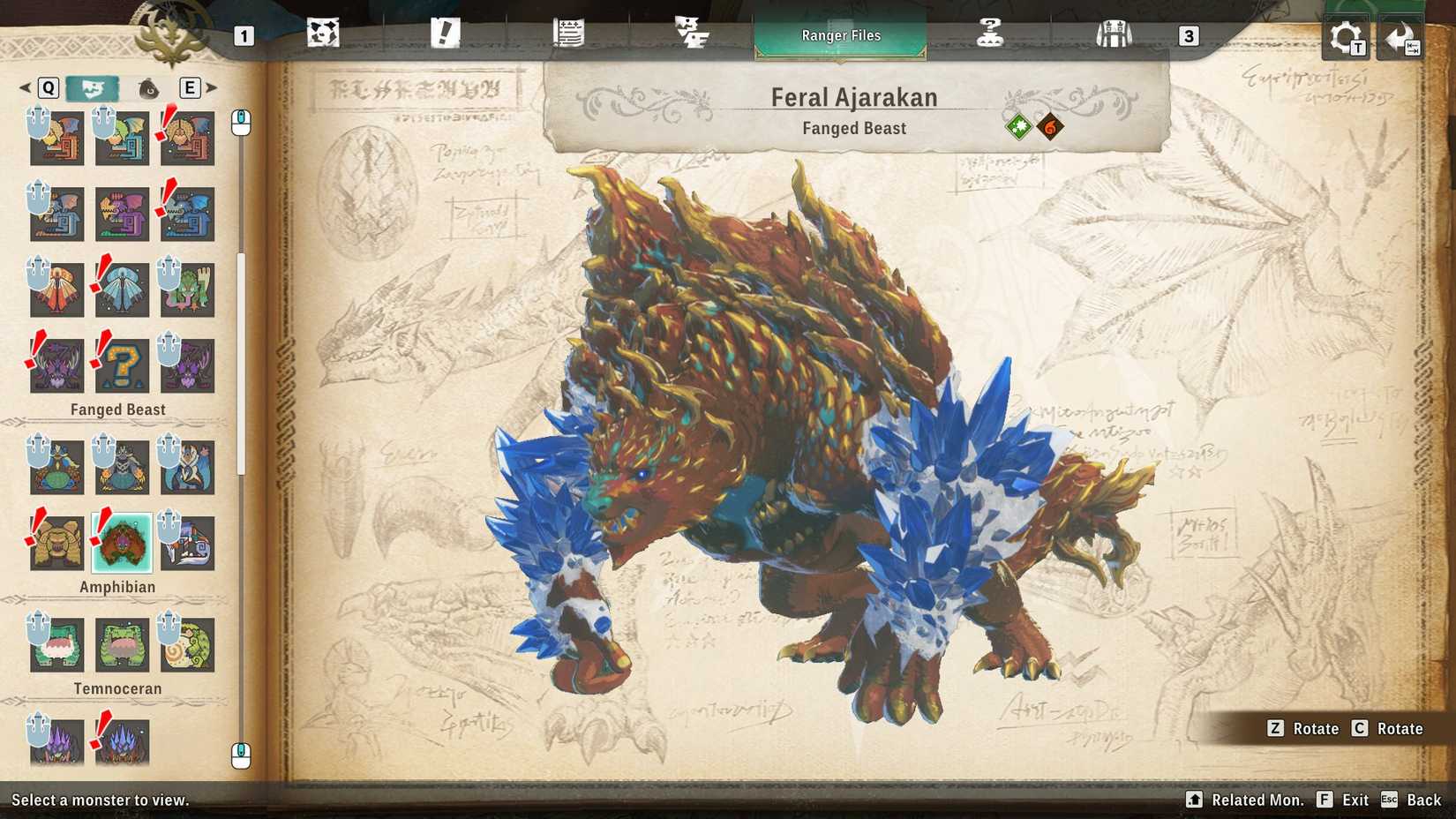Viewport: 1456px width, 819px height.
Task: Switch to the Ranger Files tab
Action: (840, 35)
